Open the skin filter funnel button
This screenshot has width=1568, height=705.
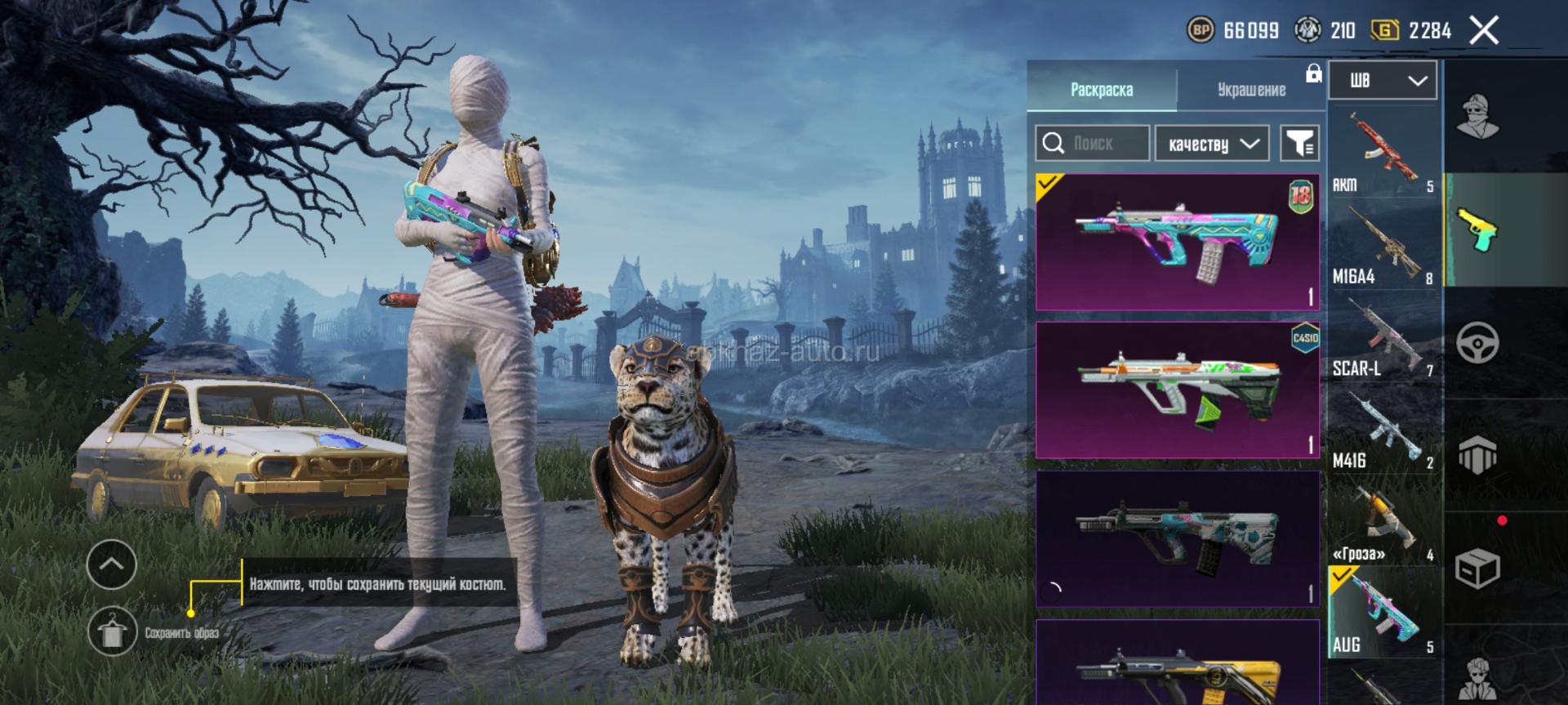tap(1299, 144)
